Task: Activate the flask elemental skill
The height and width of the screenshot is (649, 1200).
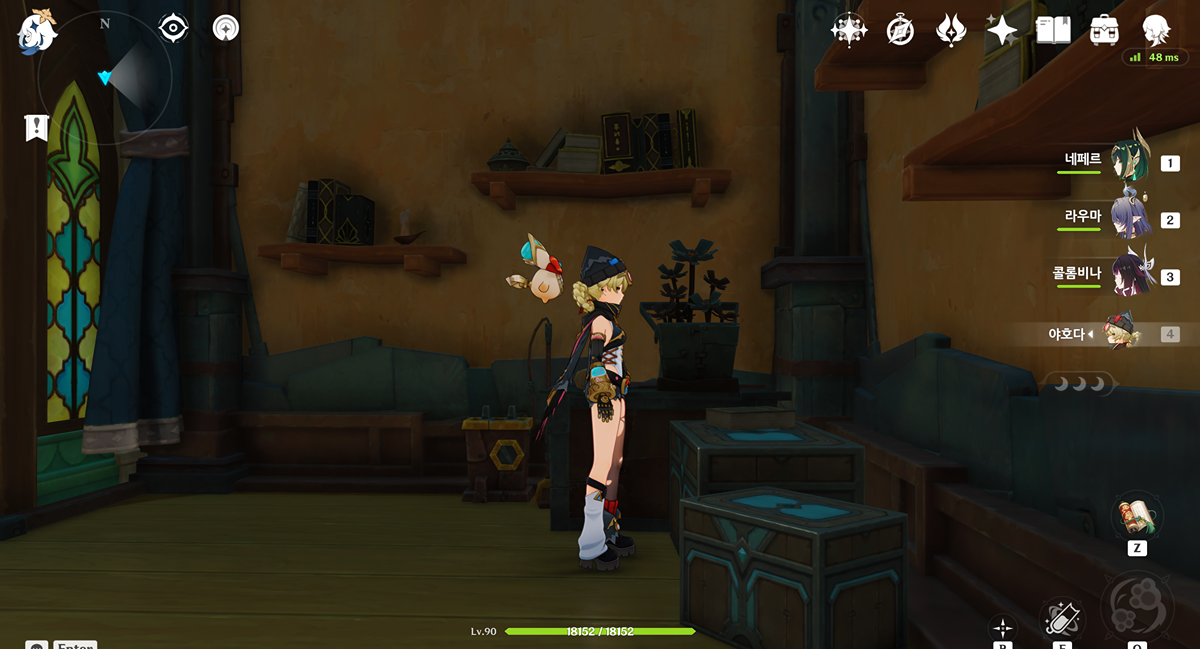Action: 1060,617
